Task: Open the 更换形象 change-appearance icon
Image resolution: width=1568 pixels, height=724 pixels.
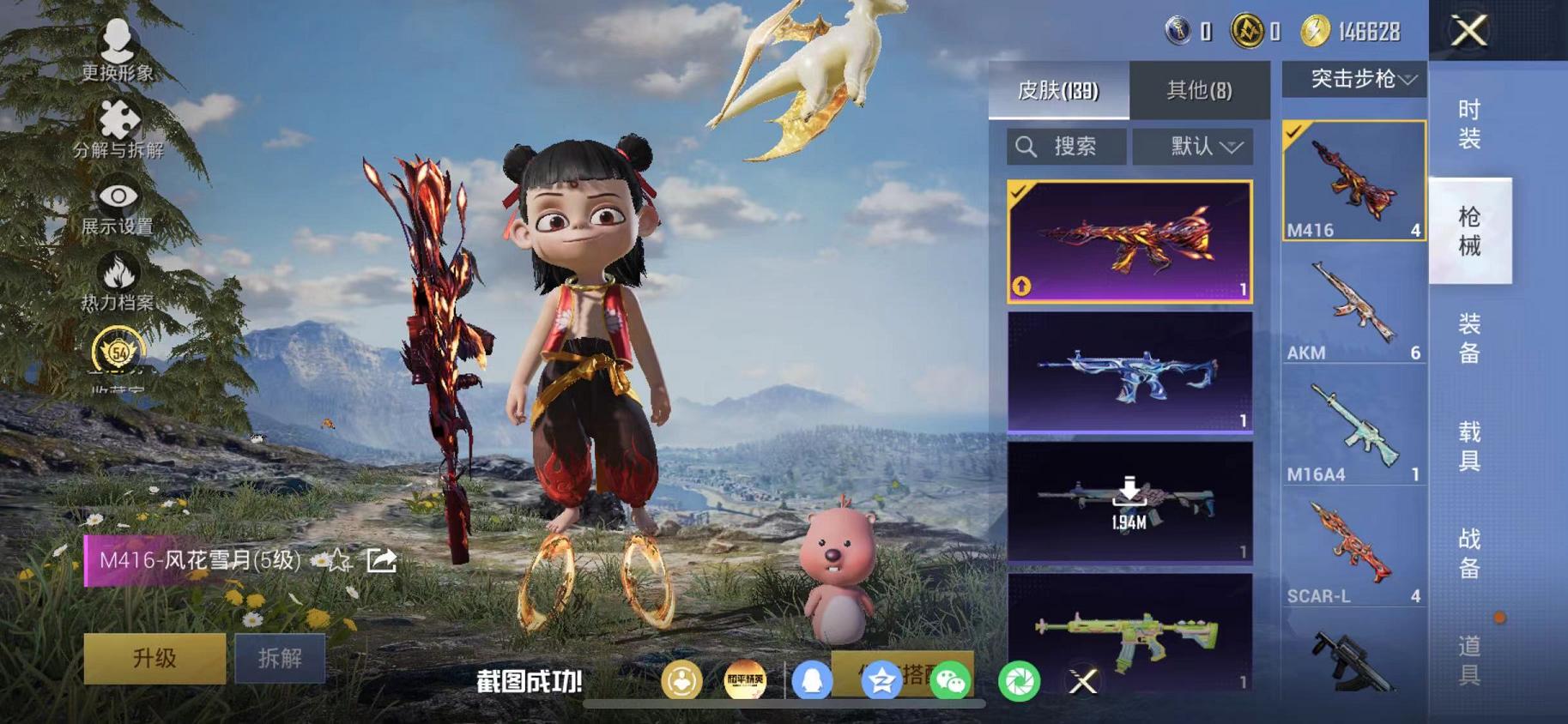Action: point(118,39)
